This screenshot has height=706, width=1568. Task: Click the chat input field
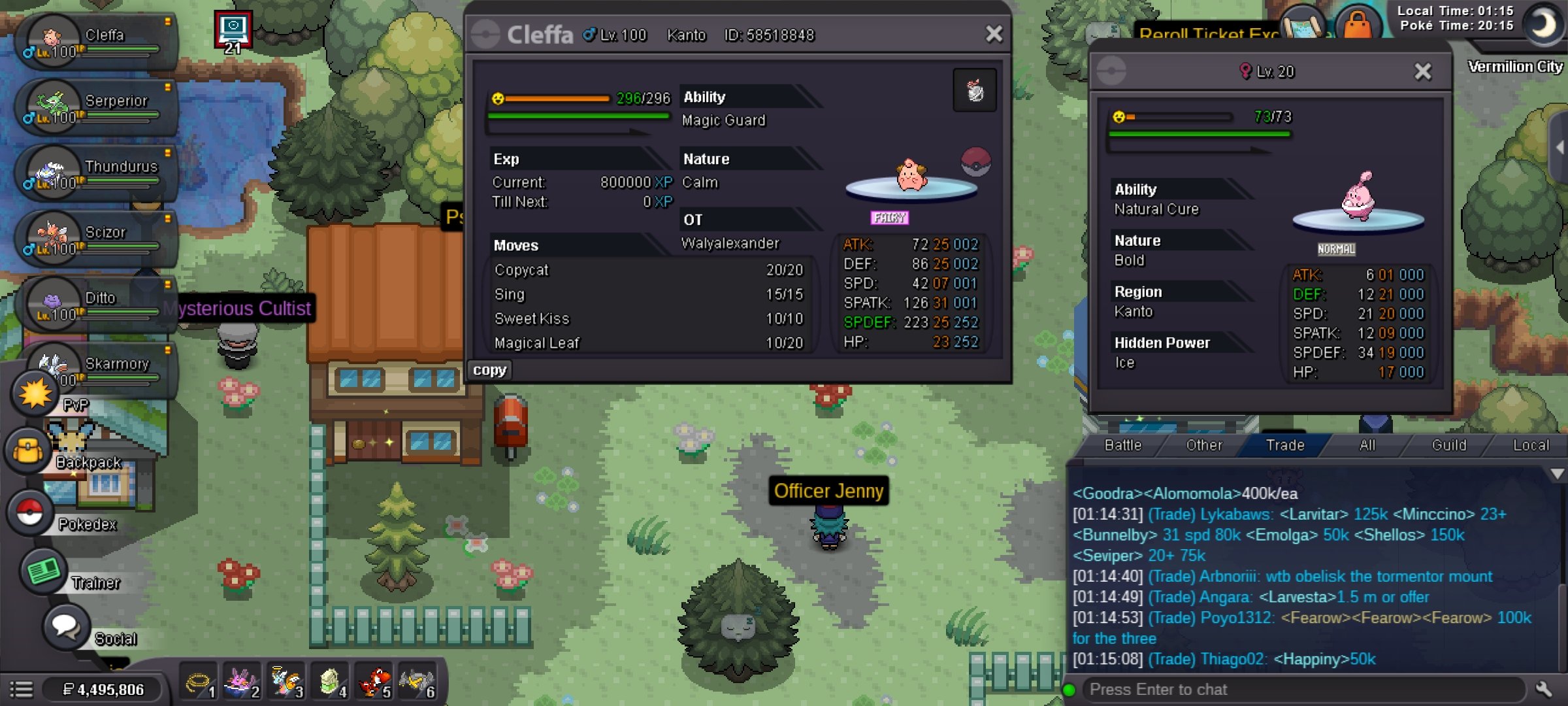click(1300, 690)
